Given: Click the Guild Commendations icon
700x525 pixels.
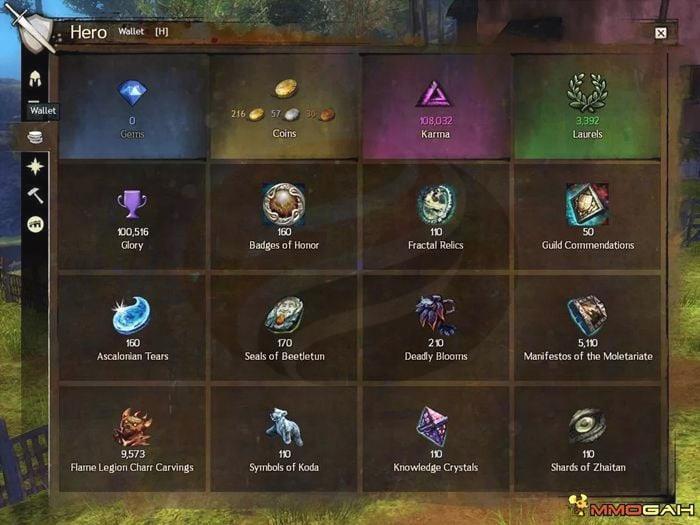Looking at the screenshot, I should tap(587, 203).
